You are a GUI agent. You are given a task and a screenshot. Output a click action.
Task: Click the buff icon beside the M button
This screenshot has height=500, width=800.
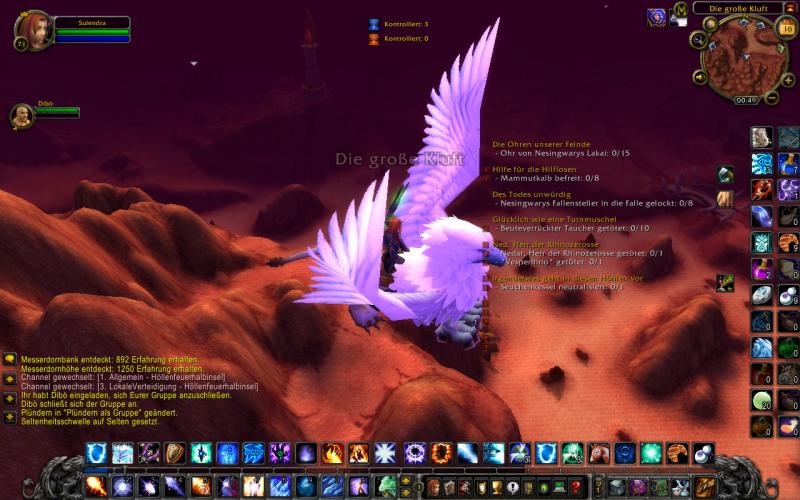click(657, 16)
